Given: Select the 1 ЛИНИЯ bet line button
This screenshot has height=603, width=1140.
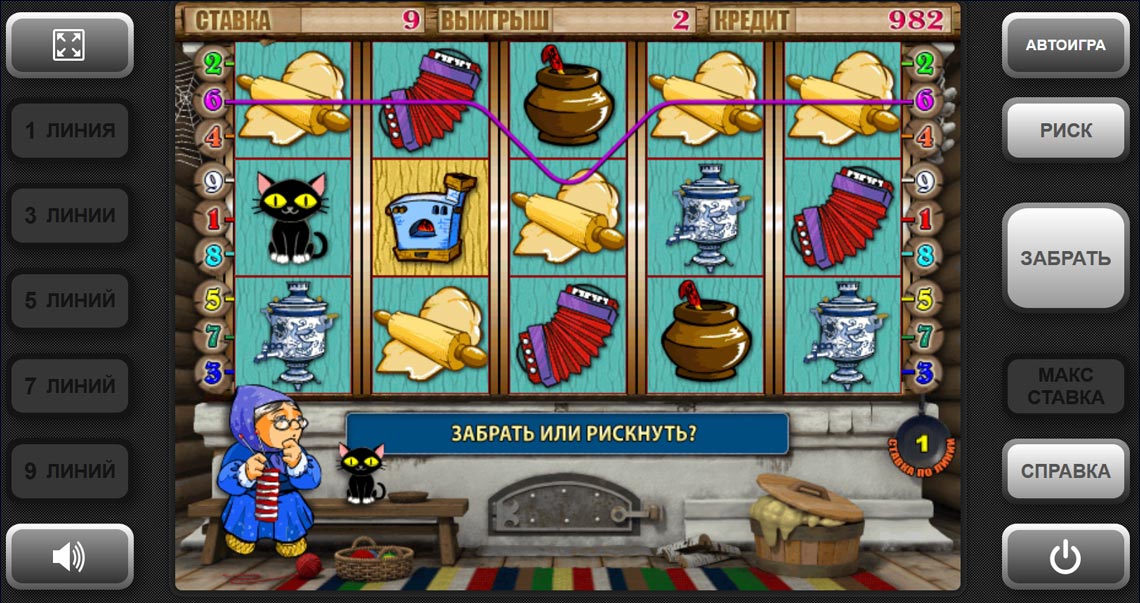Looking at the screenshot, I should pyautogui.click(x=69, y=130).
